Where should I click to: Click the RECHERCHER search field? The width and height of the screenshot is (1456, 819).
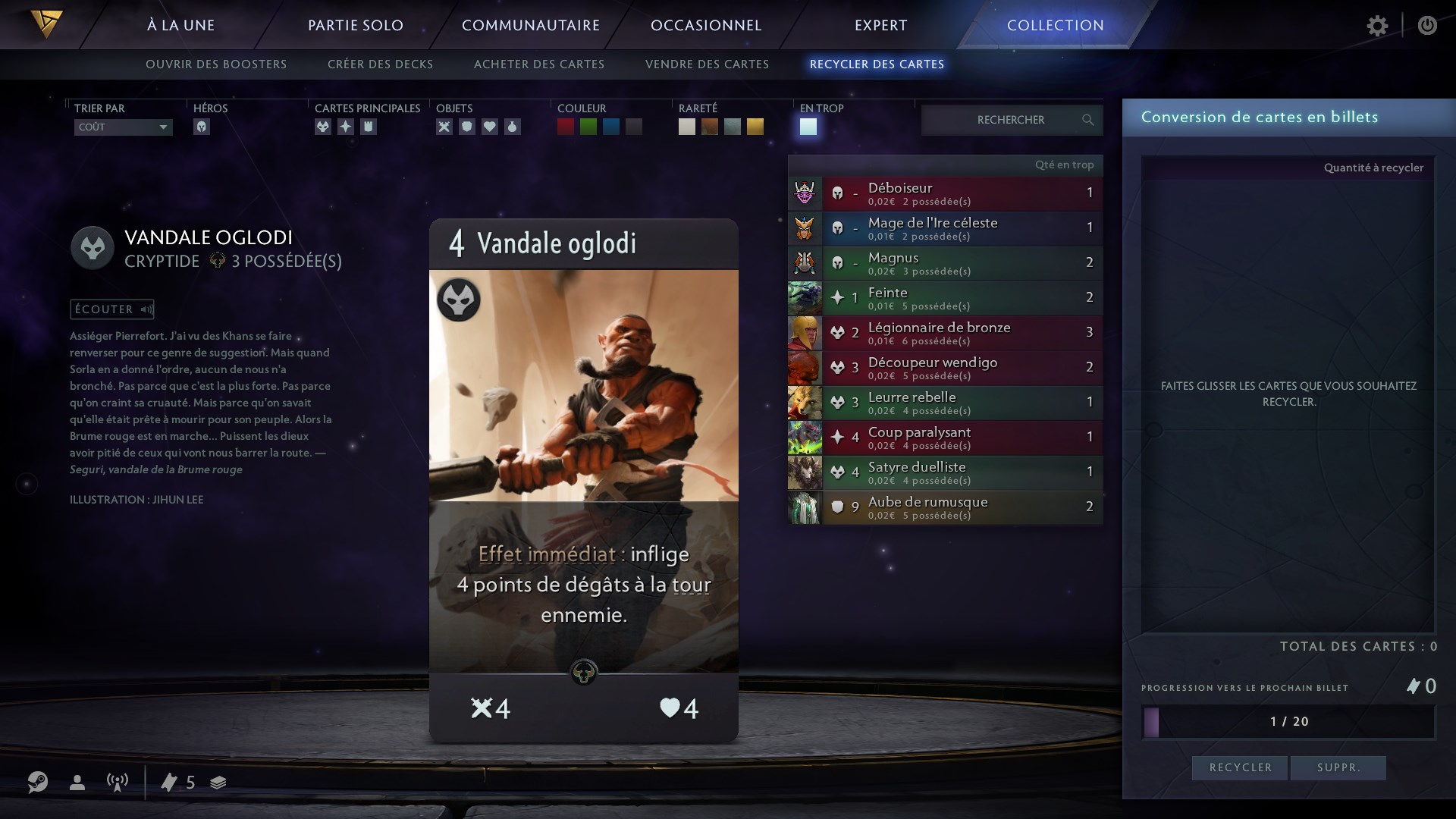tap(1011, 120)
